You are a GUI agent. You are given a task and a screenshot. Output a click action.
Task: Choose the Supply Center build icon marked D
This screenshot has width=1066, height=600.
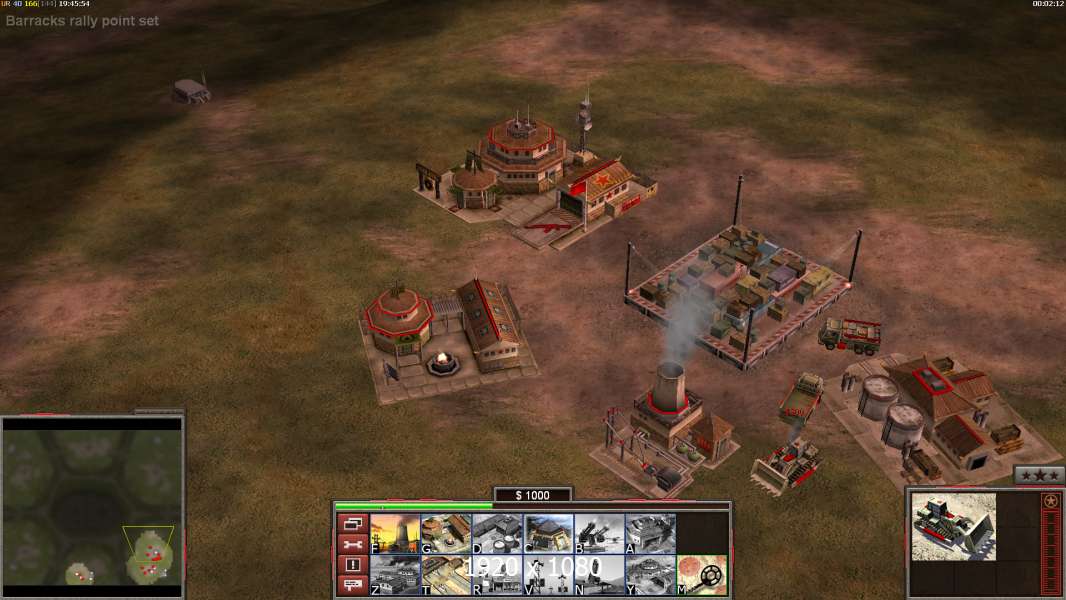tap(497, 533)
